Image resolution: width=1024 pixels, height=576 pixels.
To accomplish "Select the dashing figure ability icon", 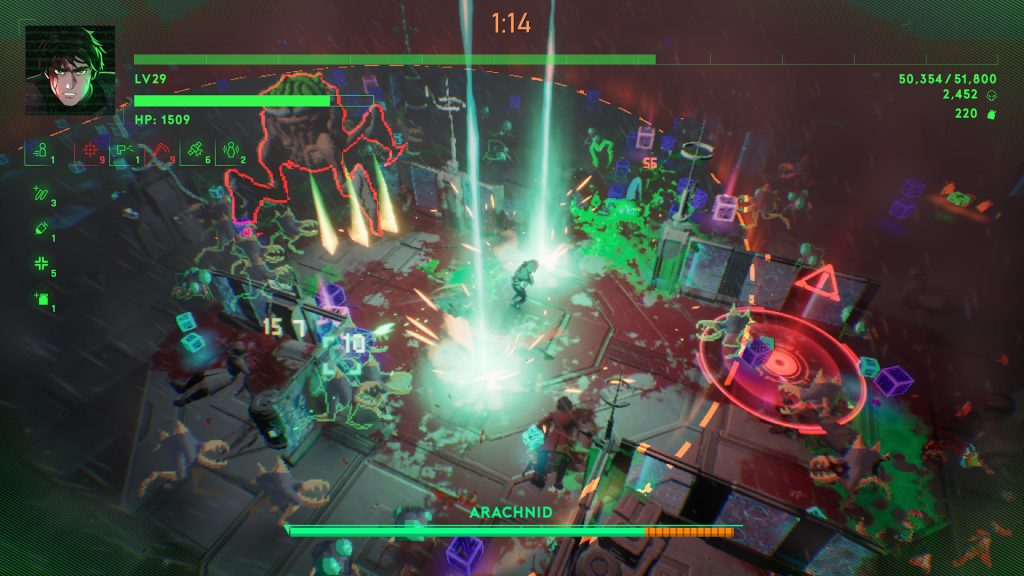I will coord(41,151).
